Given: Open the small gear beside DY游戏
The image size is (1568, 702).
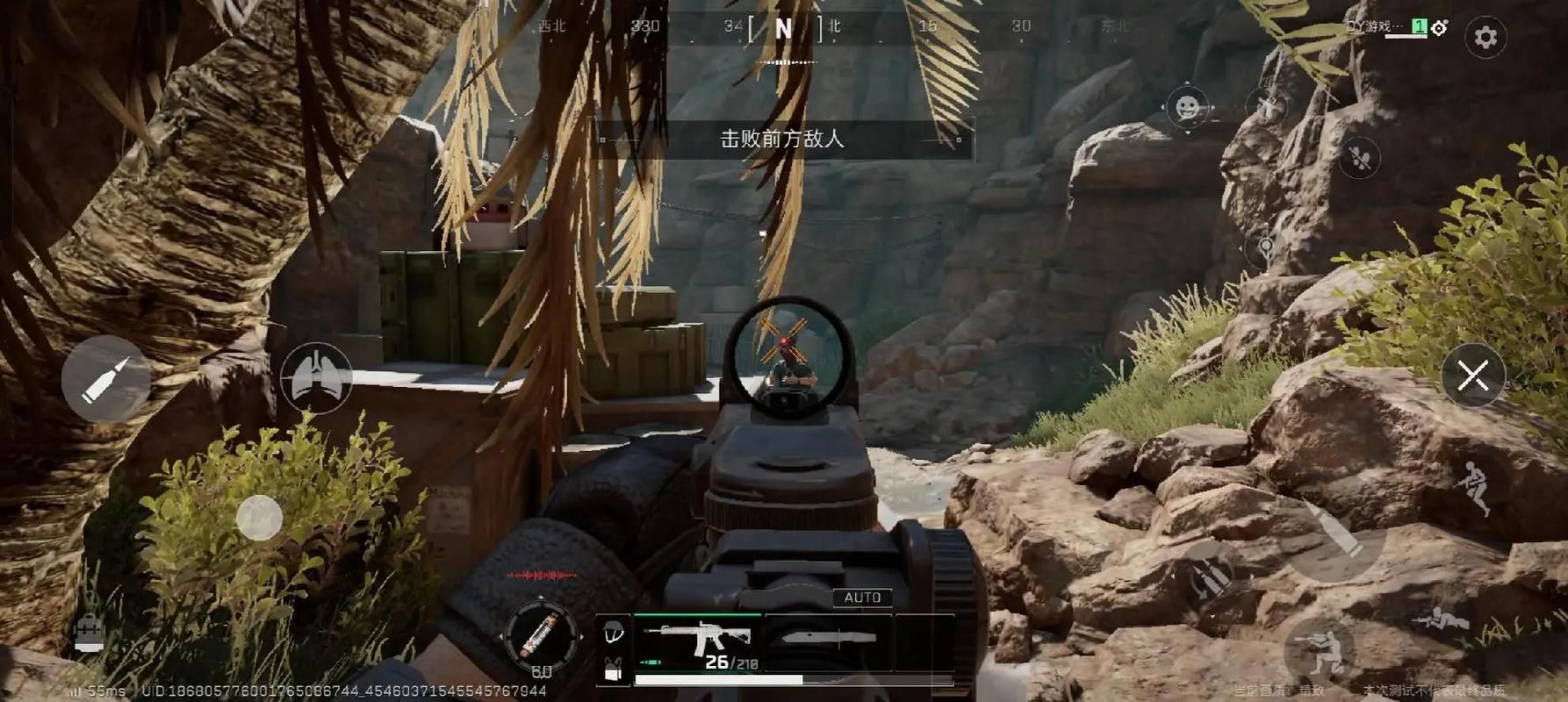Looking at the screenshot, I should [1439, 28].
